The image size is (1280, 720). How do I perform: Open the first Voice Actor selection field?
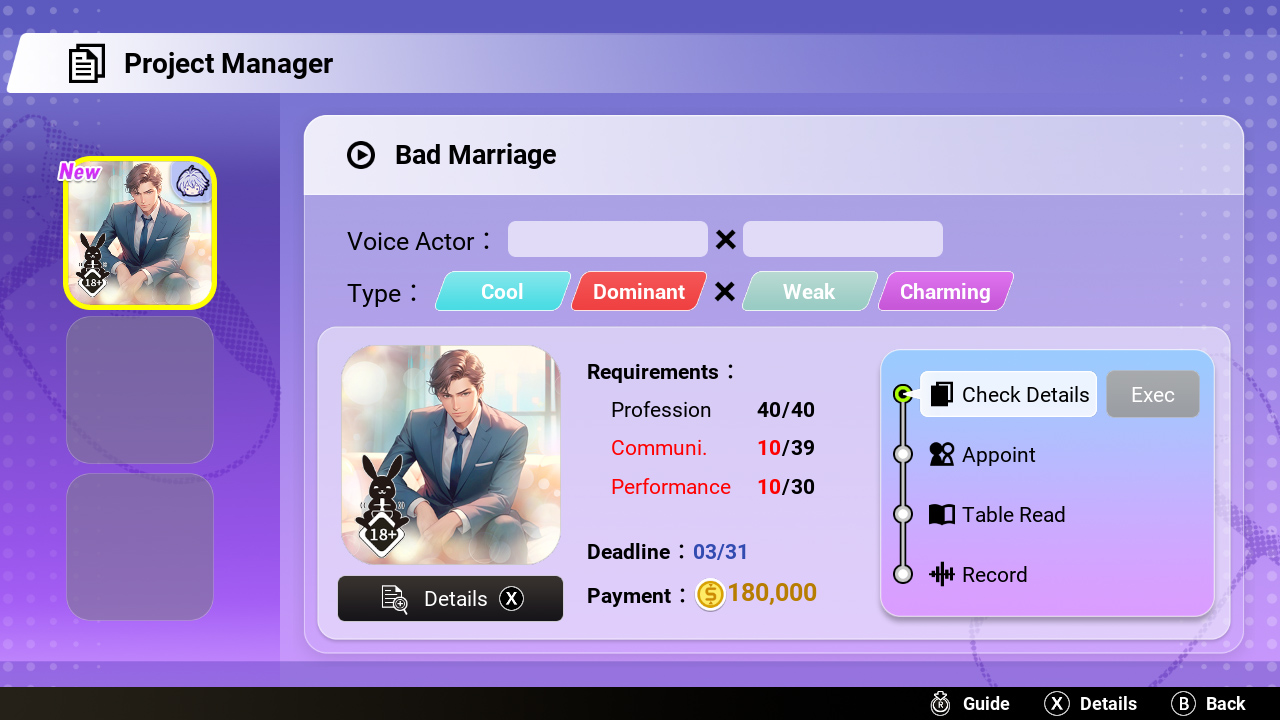[607, 239]
